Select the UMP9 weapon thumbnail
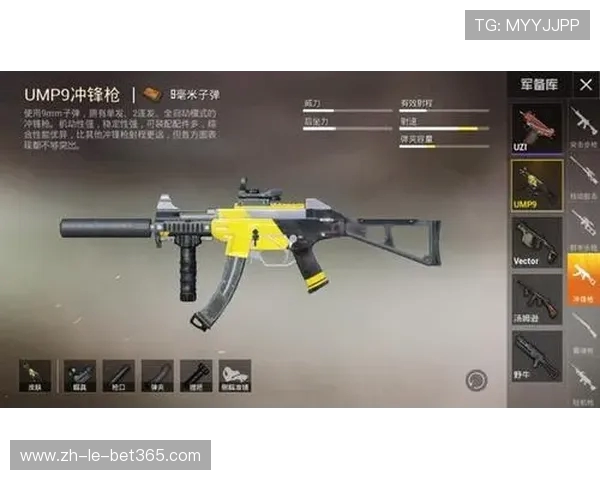 coord(537,183)
